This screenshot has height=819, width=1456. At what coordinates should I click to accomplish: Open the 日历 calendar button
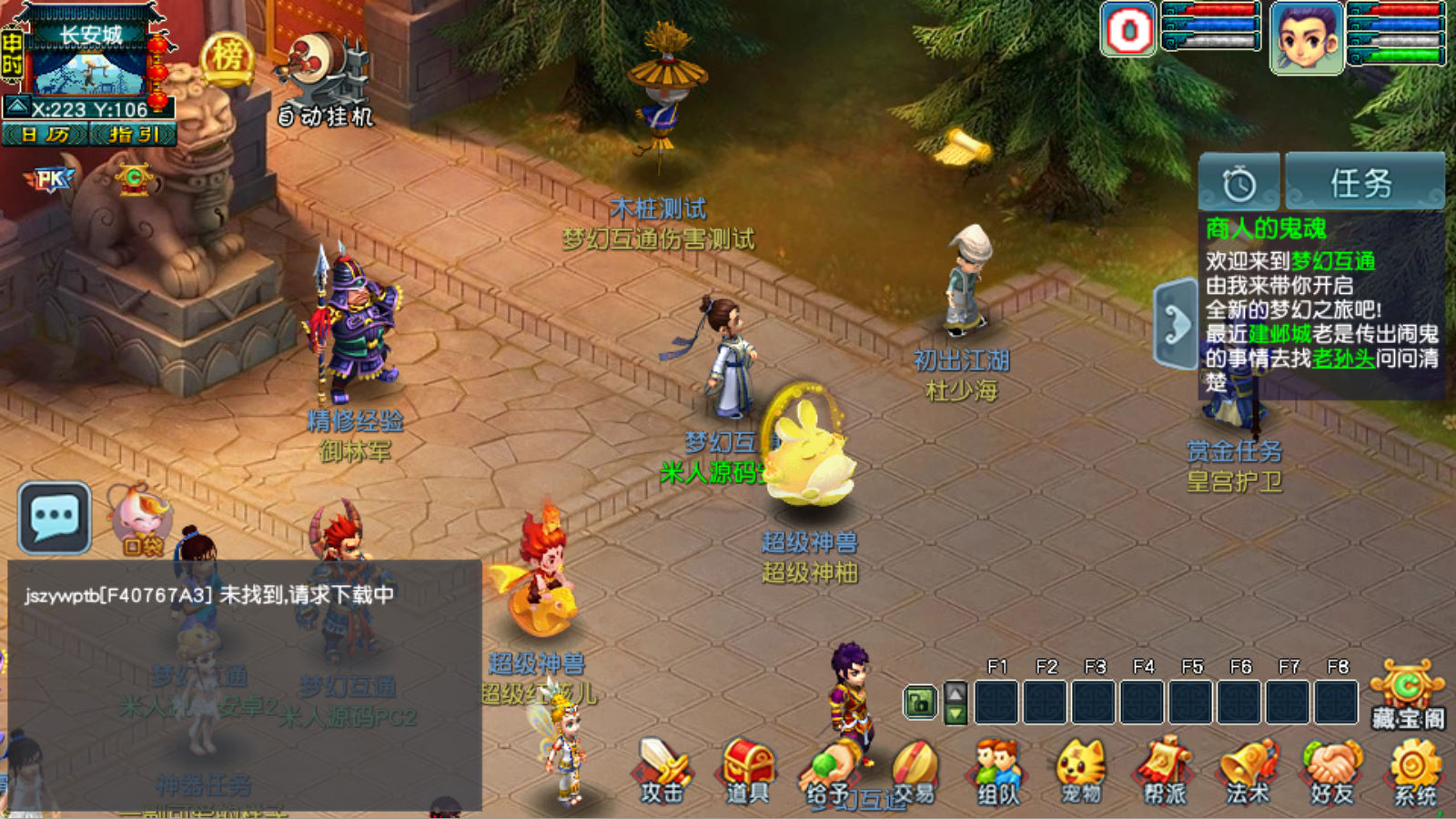click(45, 136)
